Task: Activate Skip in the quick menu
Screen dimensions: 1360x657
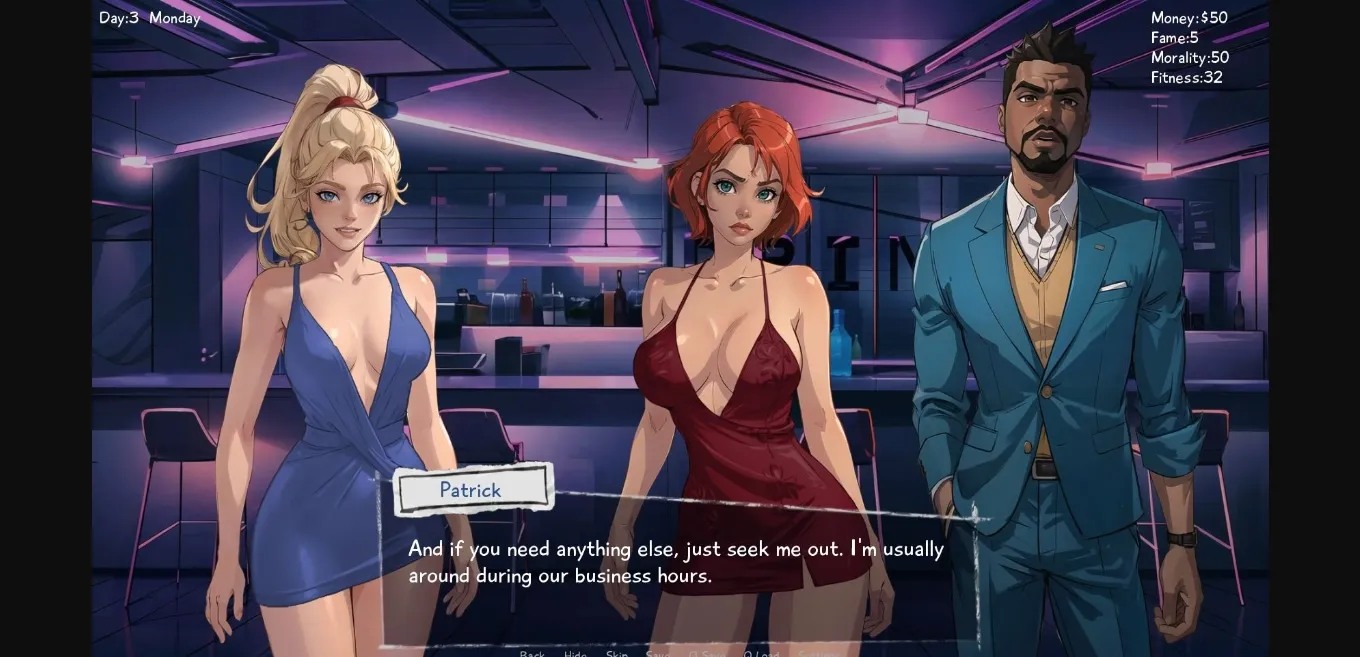Action: pos(617,654)
